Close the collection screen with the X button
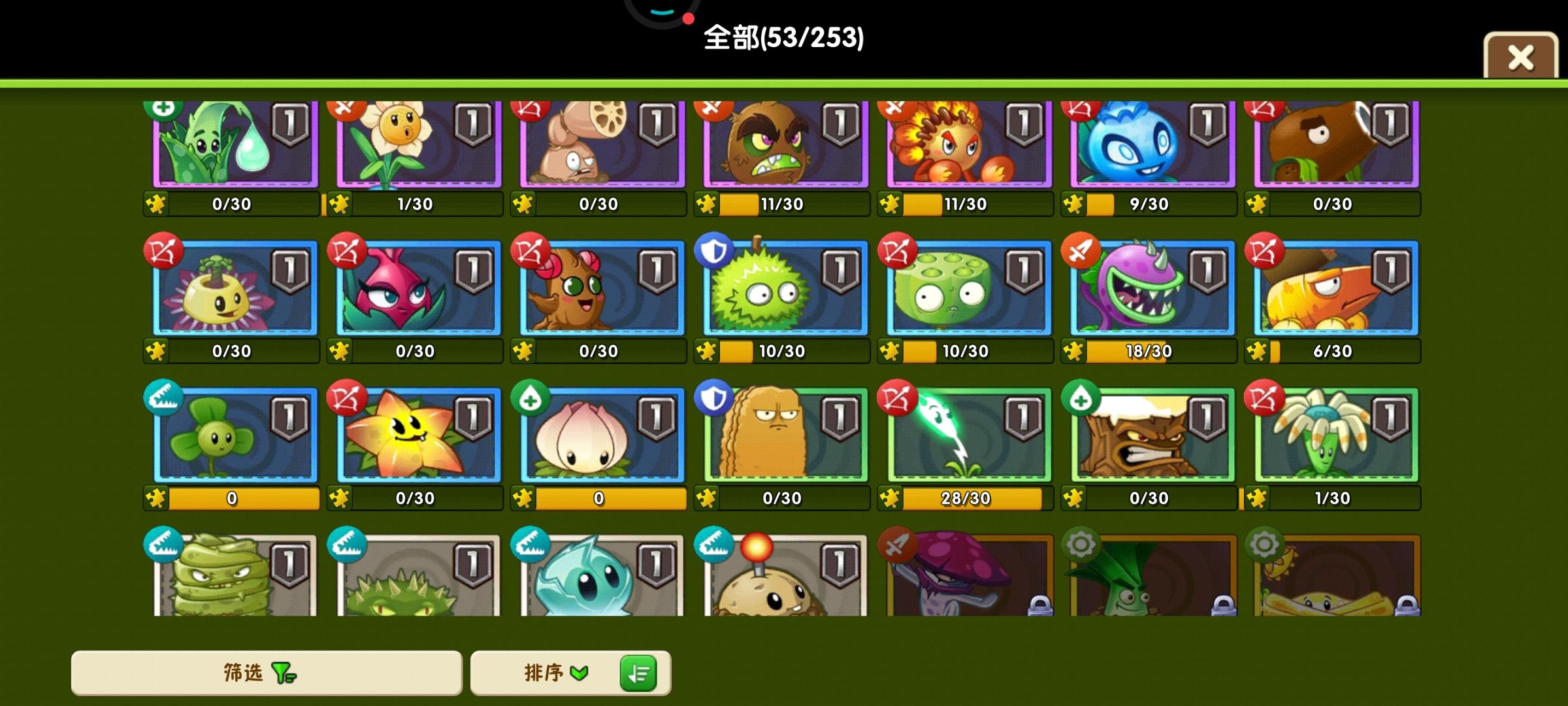Image resolution: width=1568 pixels, height=706 pixels. pos(1520,58)
